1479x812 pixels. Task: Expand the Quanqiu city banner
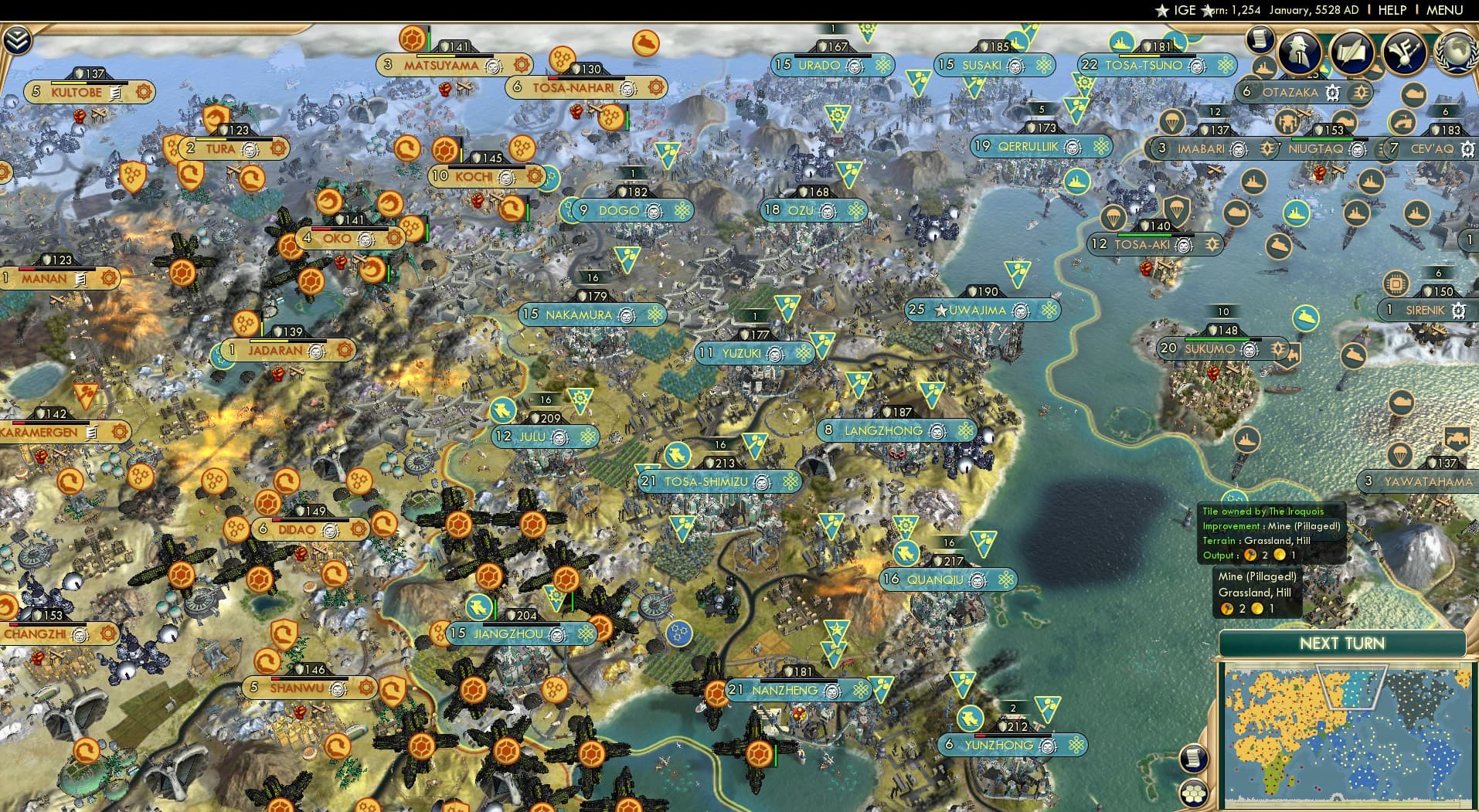(947, 580)
